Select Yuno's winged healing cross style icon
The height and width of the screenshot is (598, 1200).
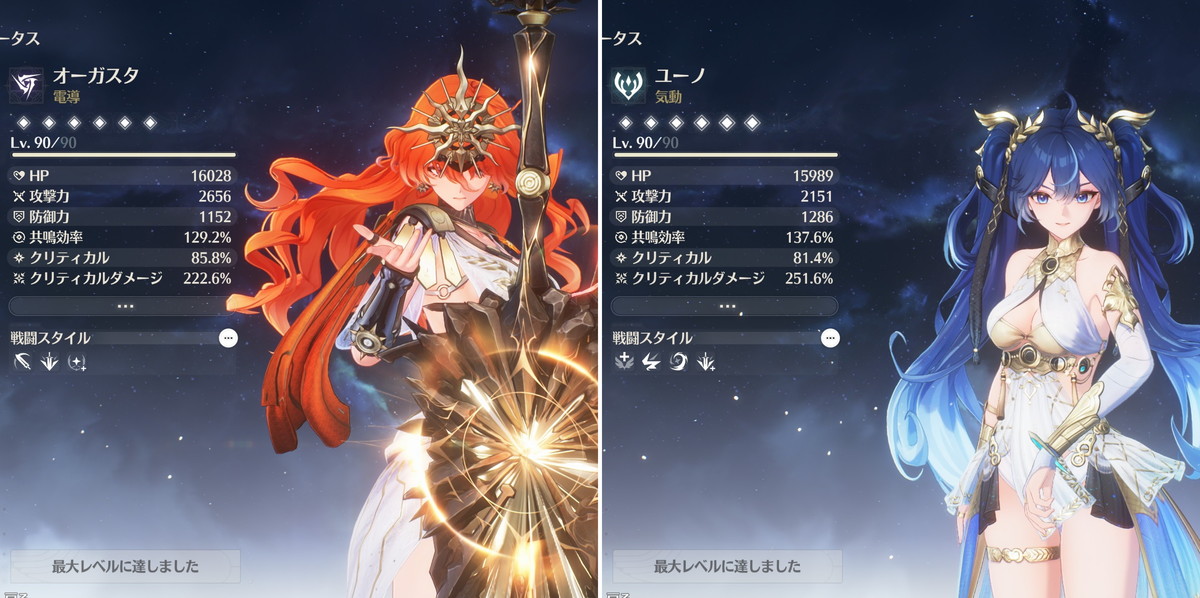(625, 363)
